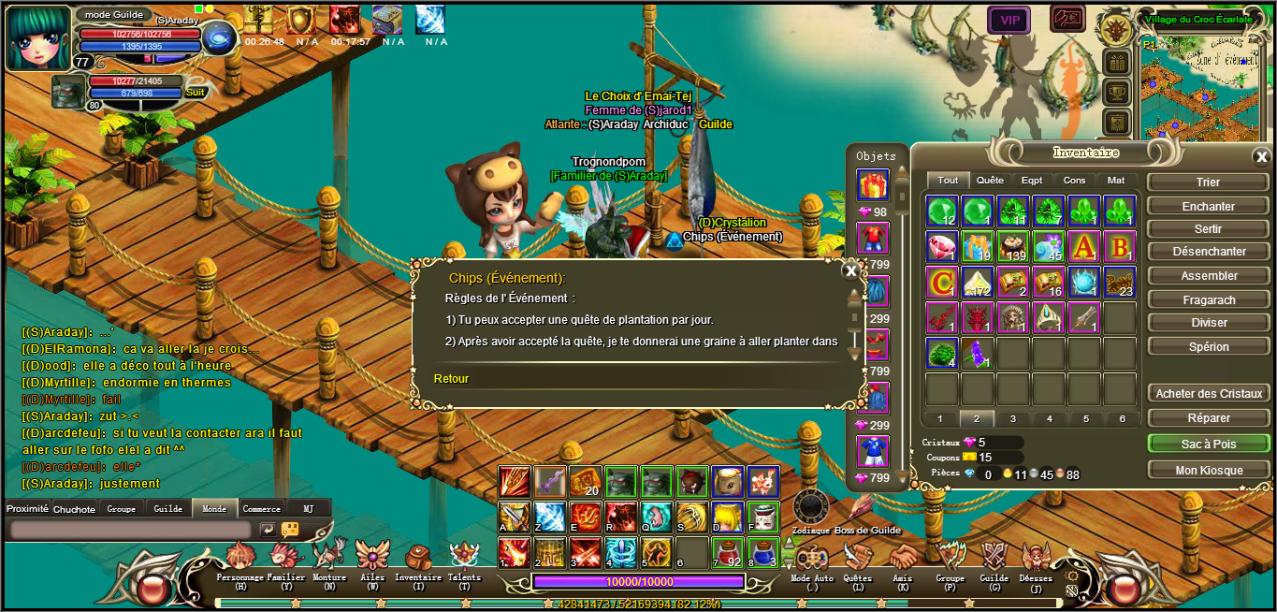Open the Commerce chat tab
The width and height of the screenshot is (1277, 612).
coord(261,508)
